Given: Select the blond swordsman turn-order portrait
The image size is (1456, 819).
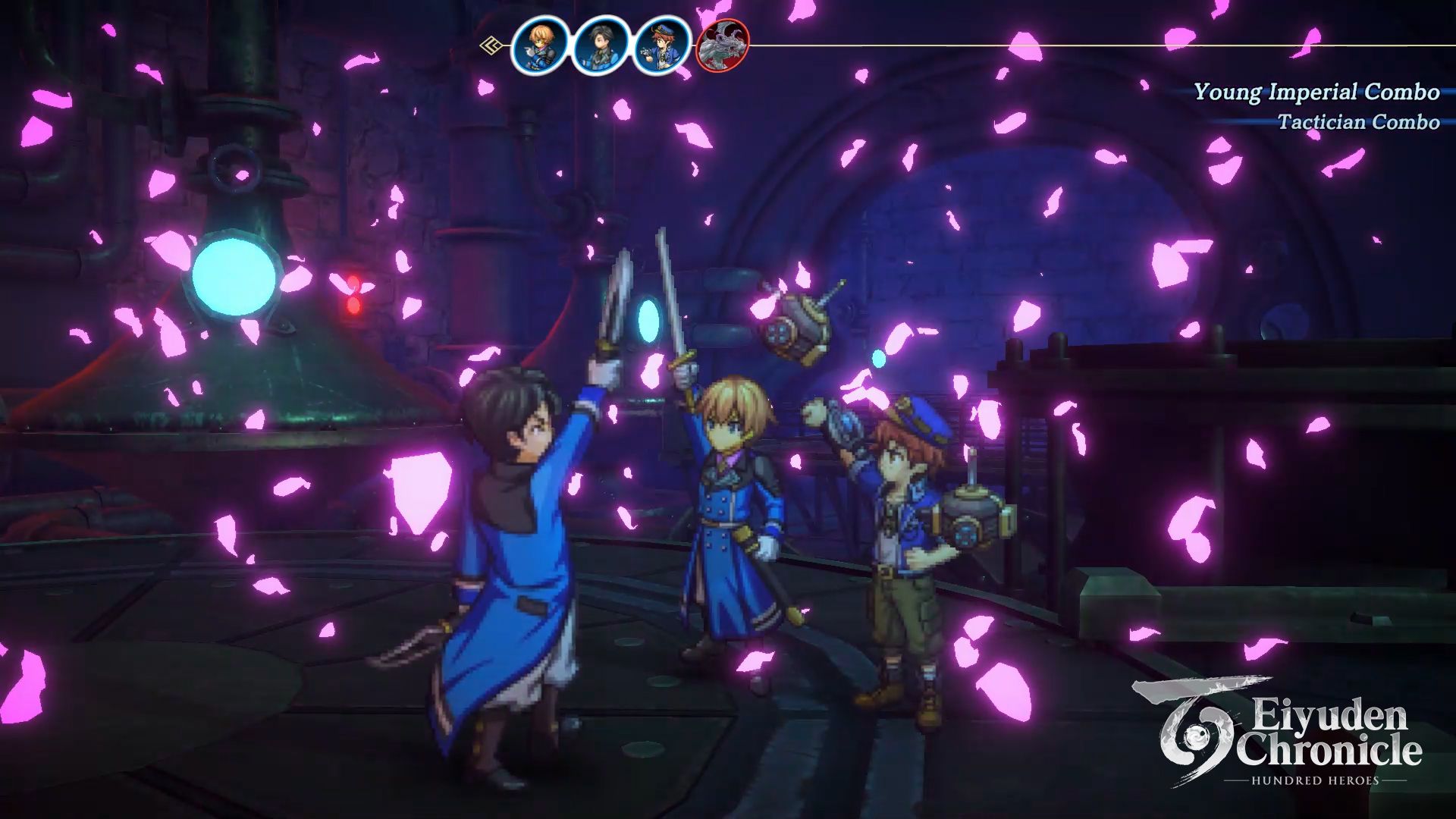Looking at the screenshot, I should pos(540,45).
